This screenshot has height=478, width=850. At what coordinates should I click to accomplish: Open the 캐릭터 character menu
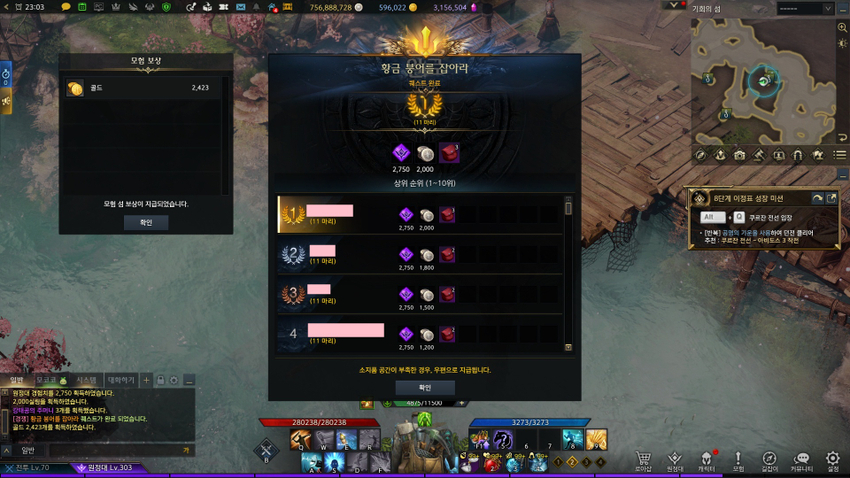[706, 461]
